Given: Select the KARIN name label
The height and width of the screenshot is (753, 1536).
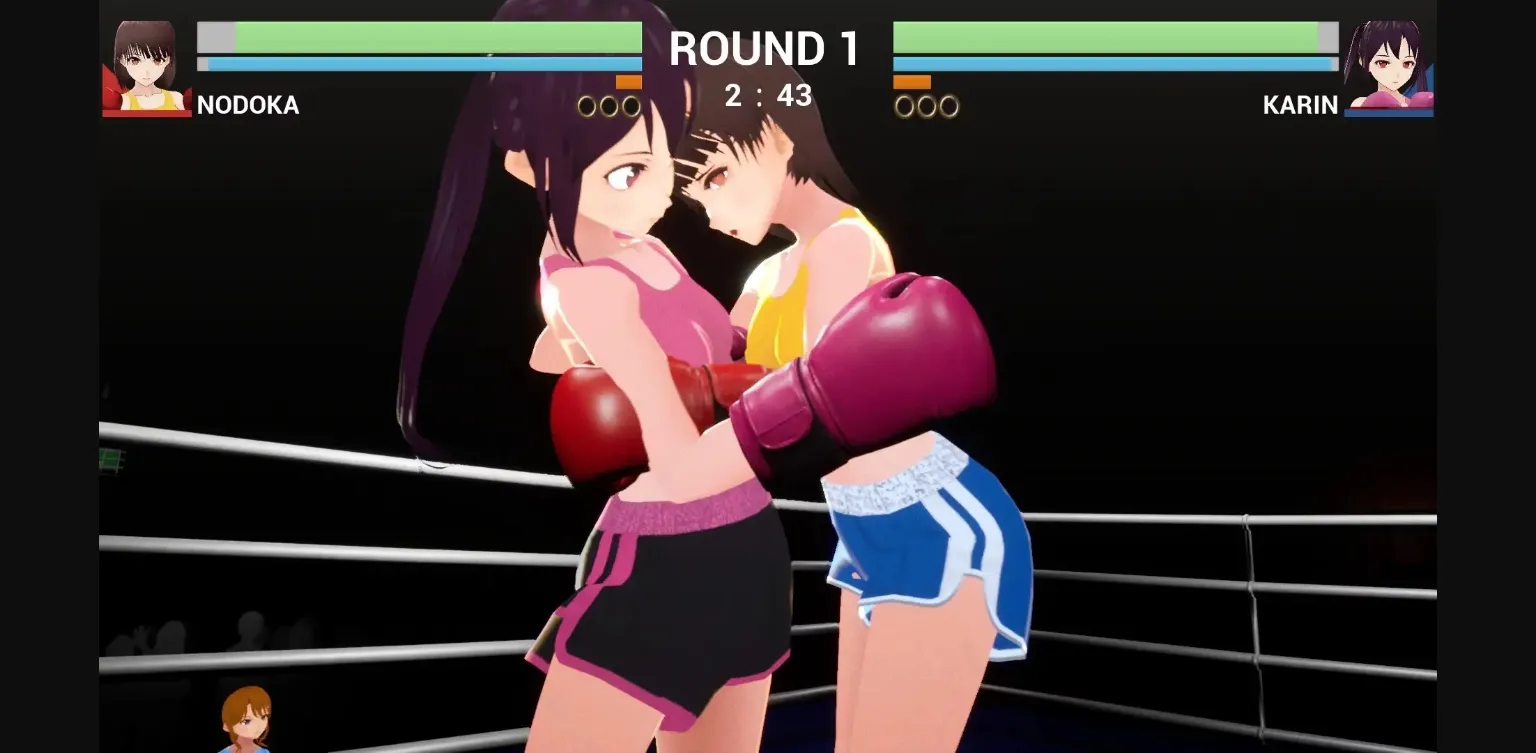Looking at the screenshot, I should (1300, 105).
